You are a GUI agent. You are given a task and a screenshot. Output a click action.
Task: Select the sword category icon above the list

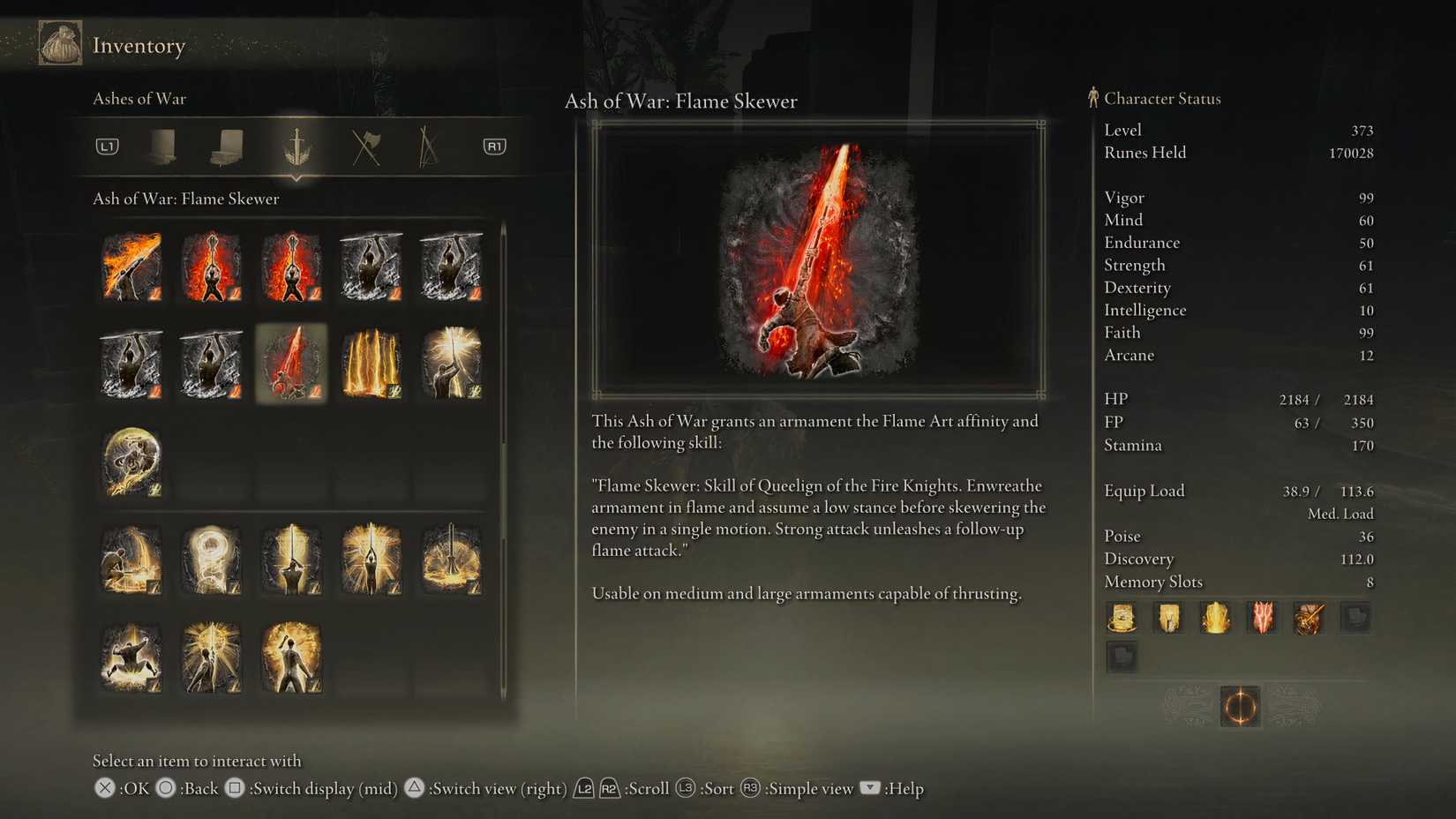click(x=297, y=147)
